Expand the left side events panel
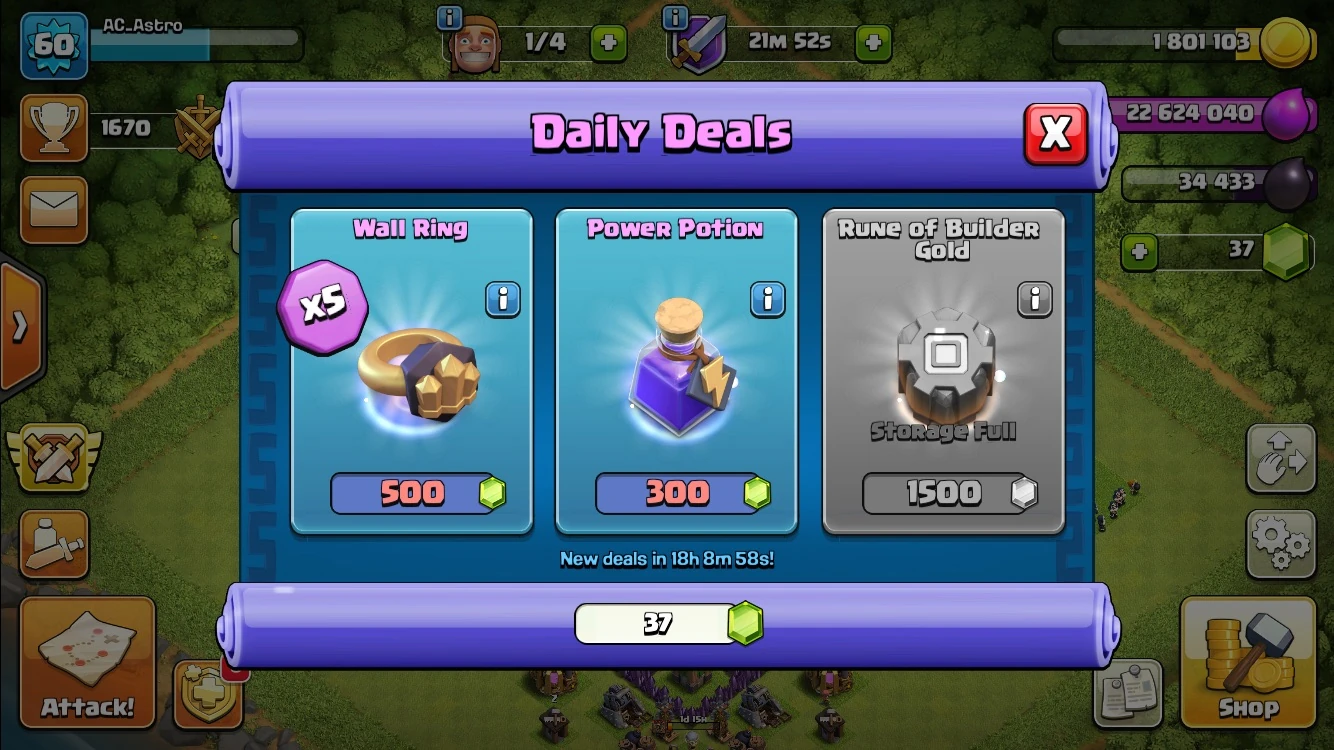 [18, 325]
